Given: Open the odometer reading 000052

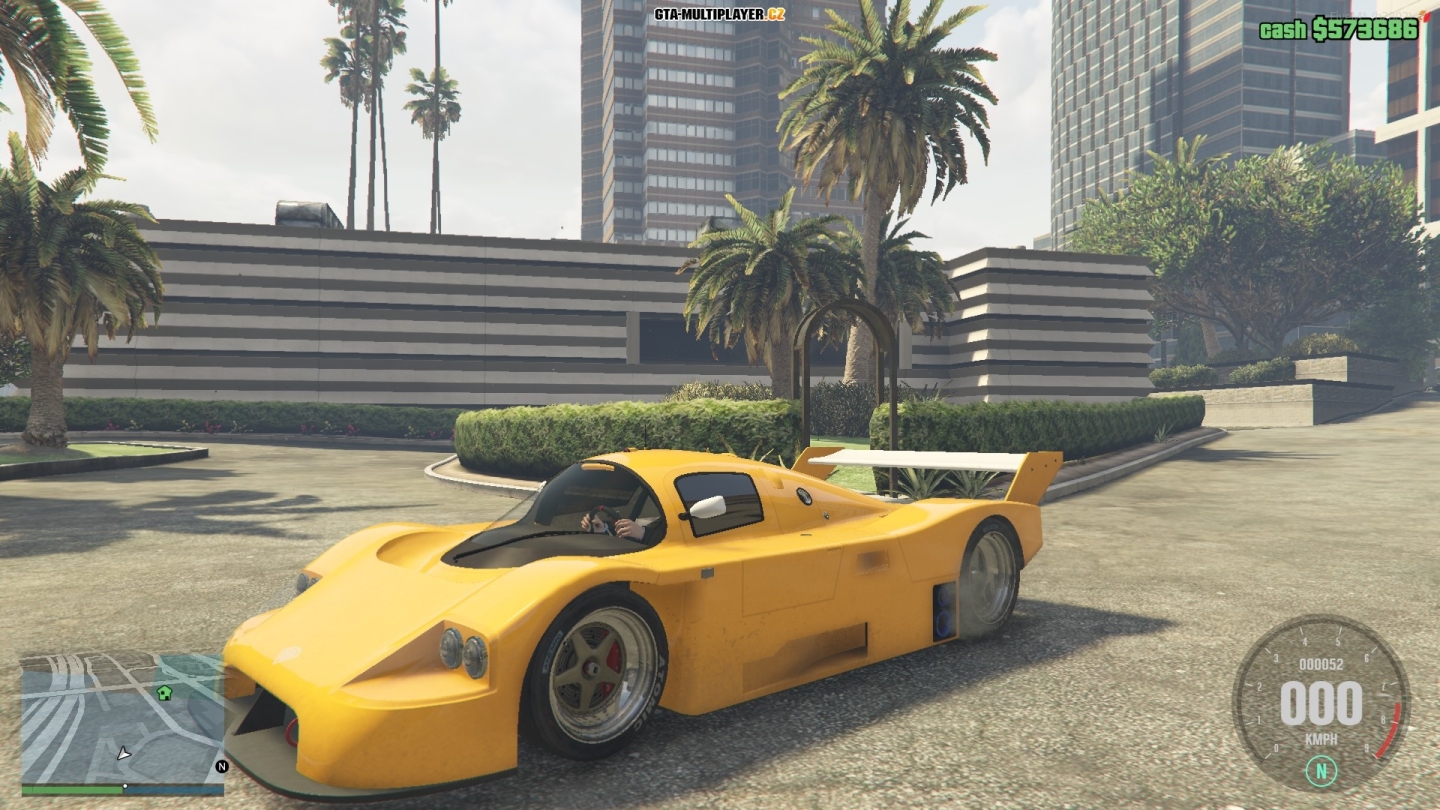Looking at the screenshot, I should point(1322,662).
